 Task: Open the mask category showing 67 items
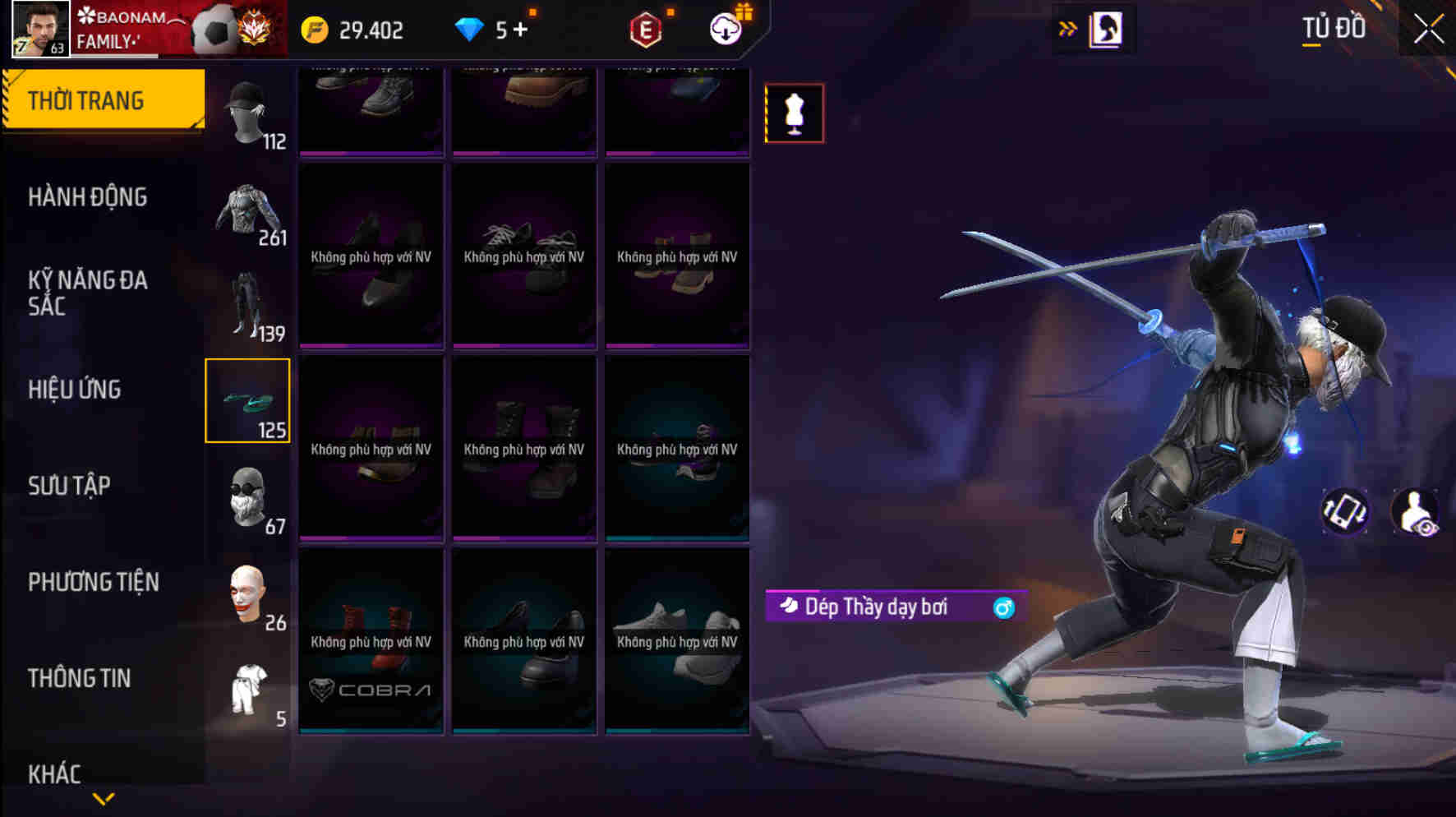tap(249, 493)
